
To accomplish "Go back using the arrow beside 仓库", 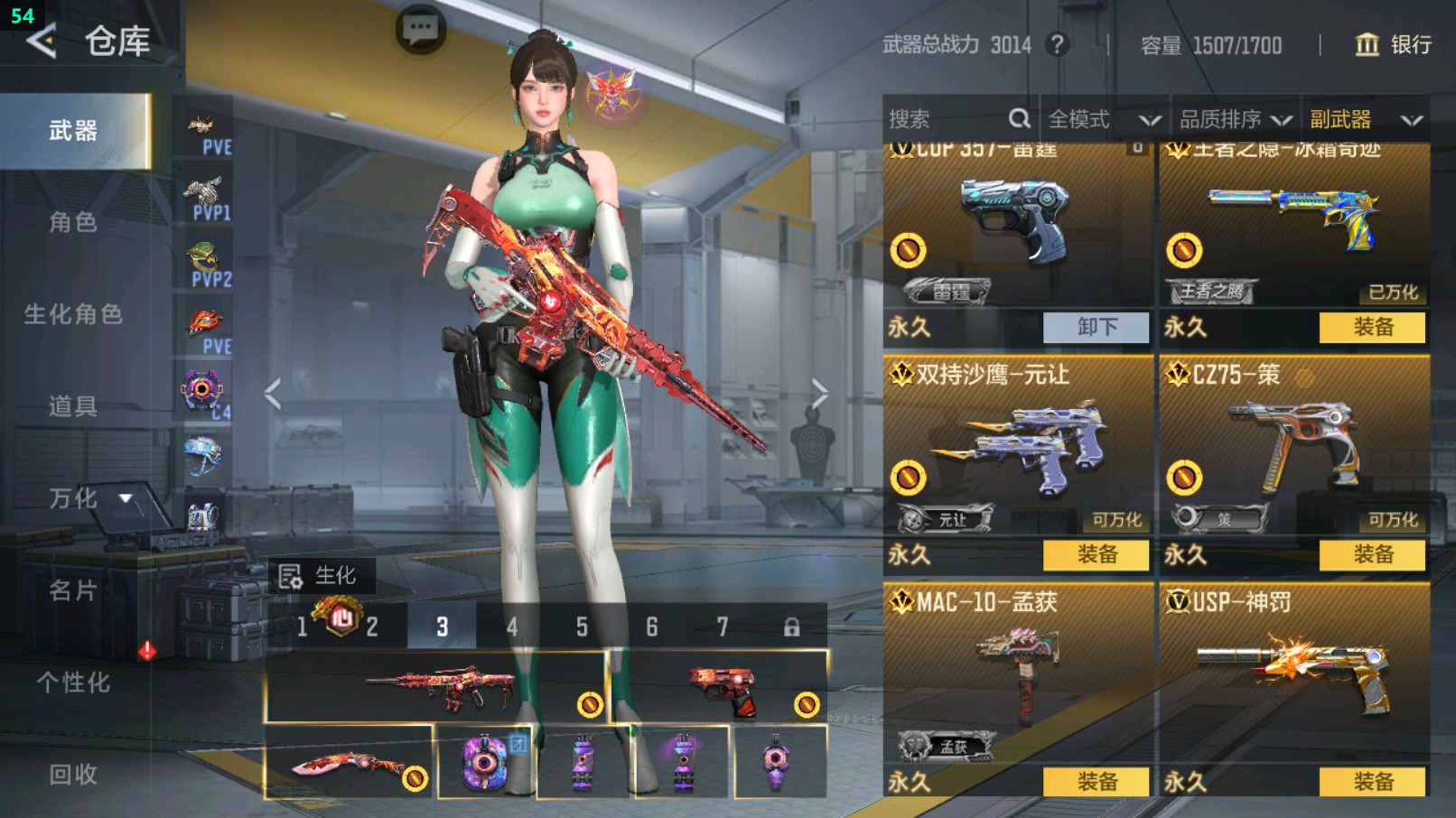I will tap(42, 42).
